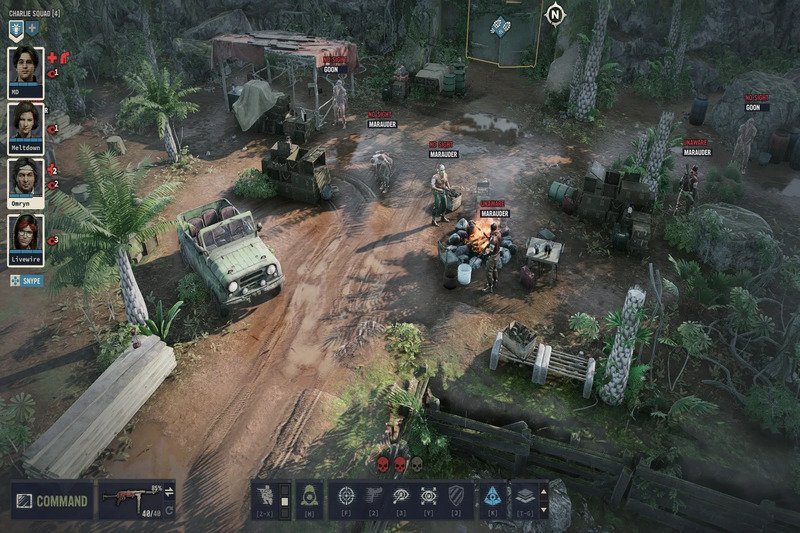Open the Command menu
800x533 pixels.
51,500
